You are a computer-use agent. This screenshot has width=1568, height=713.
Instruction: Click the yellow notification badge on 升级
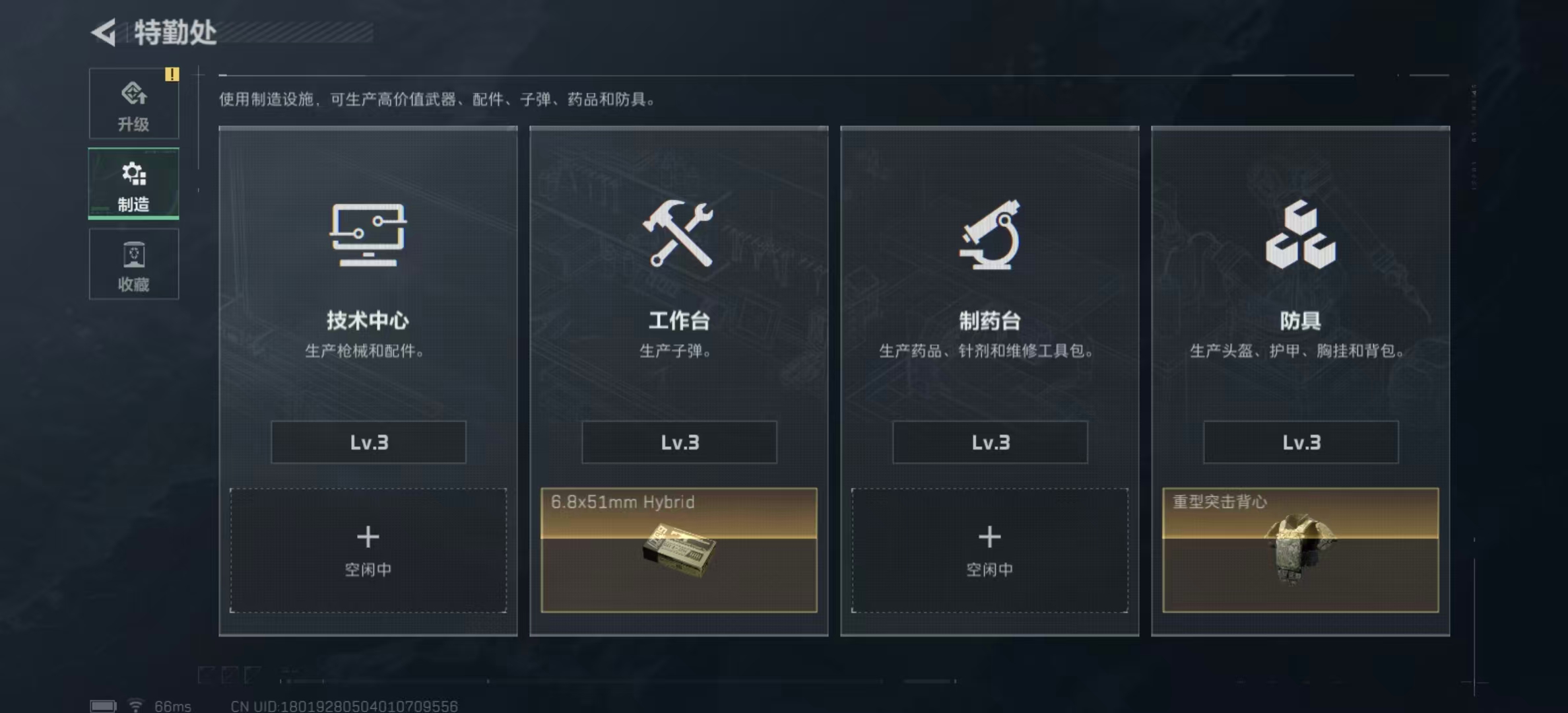point(173,75)
